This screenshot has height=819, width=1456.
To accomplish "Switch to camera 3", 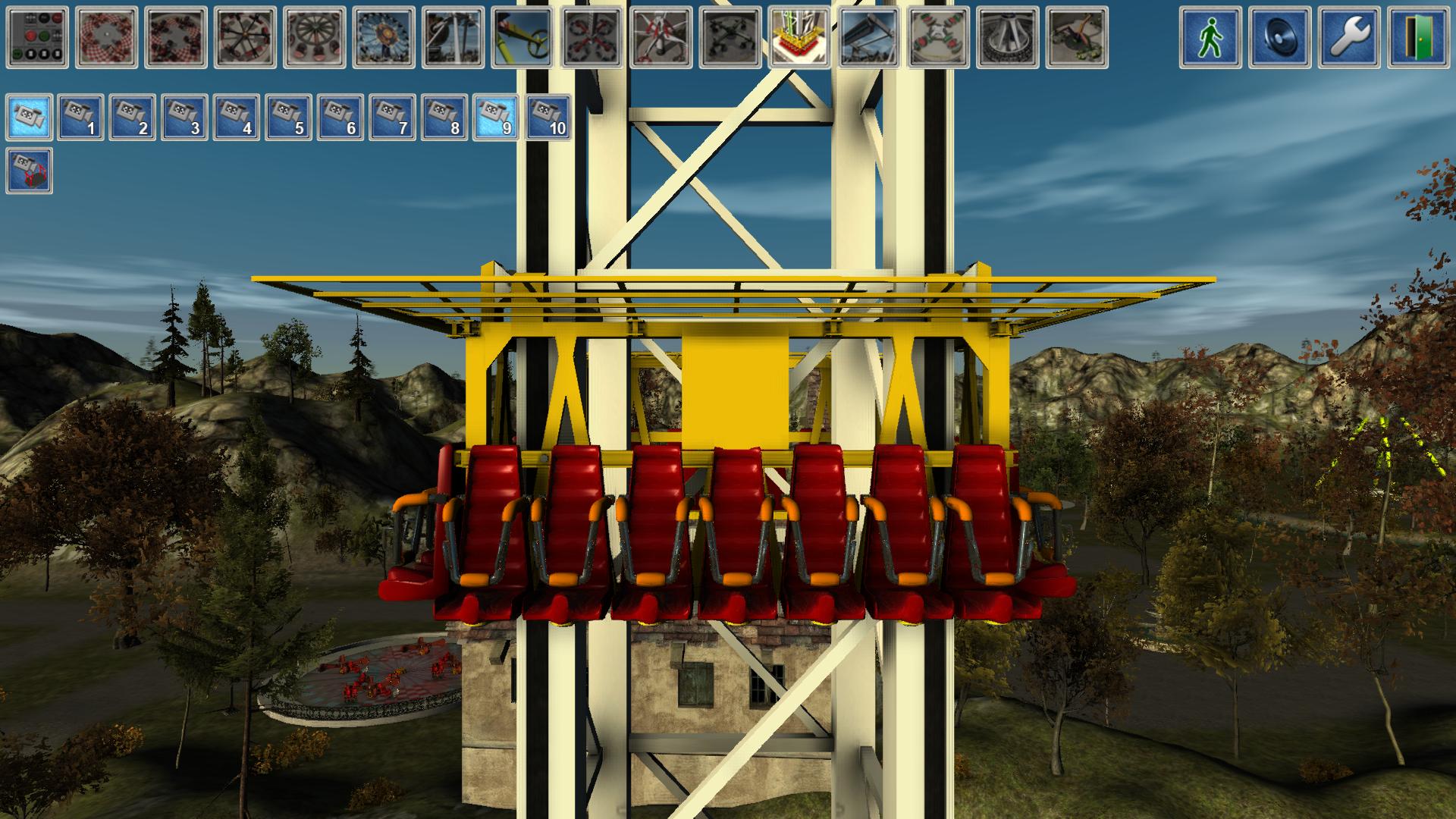I will coord(186,117).
